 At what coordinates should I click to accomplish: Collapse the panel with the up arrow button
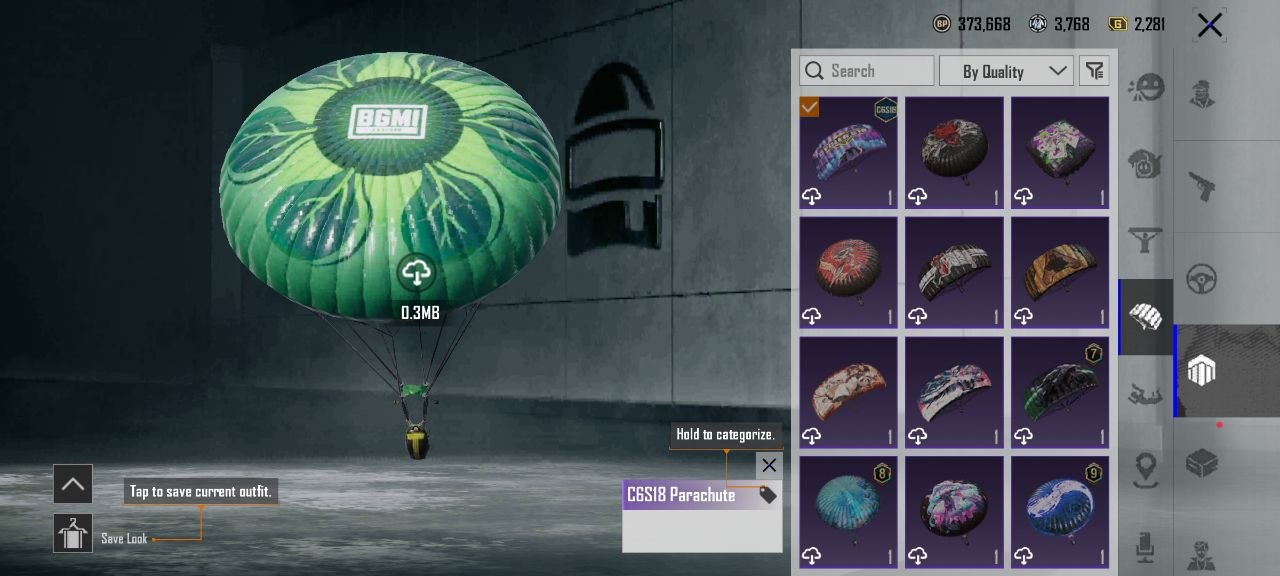pos(73,485)
